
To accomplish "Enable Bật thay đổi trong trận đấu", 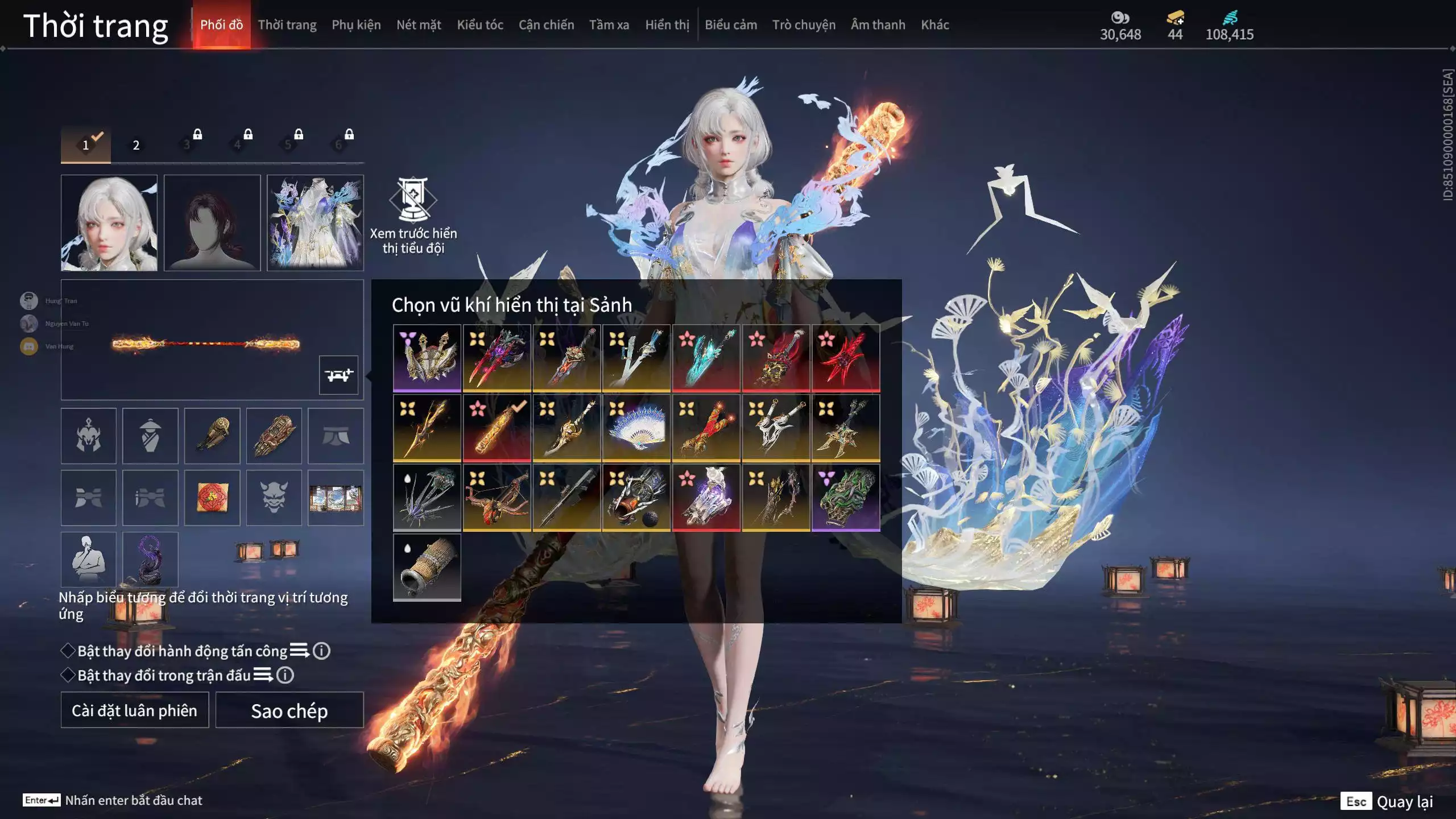I will [68, 675].
